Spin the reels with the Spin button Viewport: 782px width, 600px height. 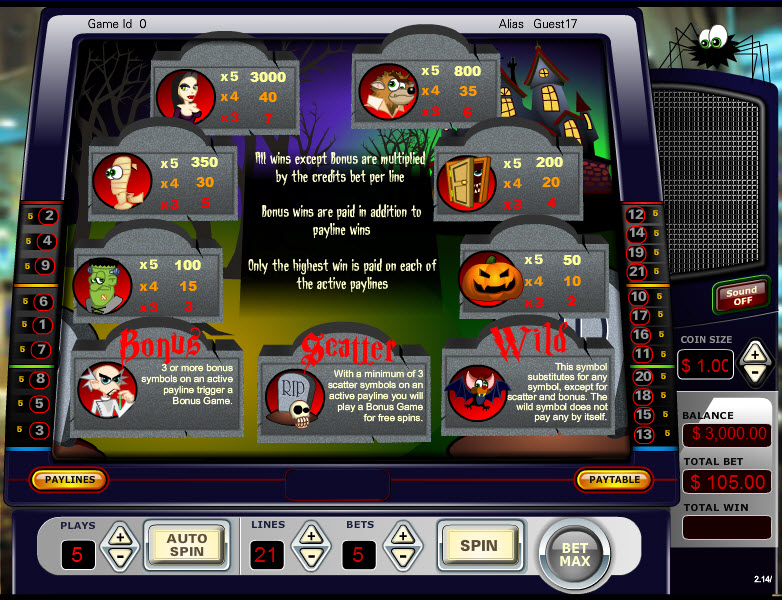coord(478,545)
